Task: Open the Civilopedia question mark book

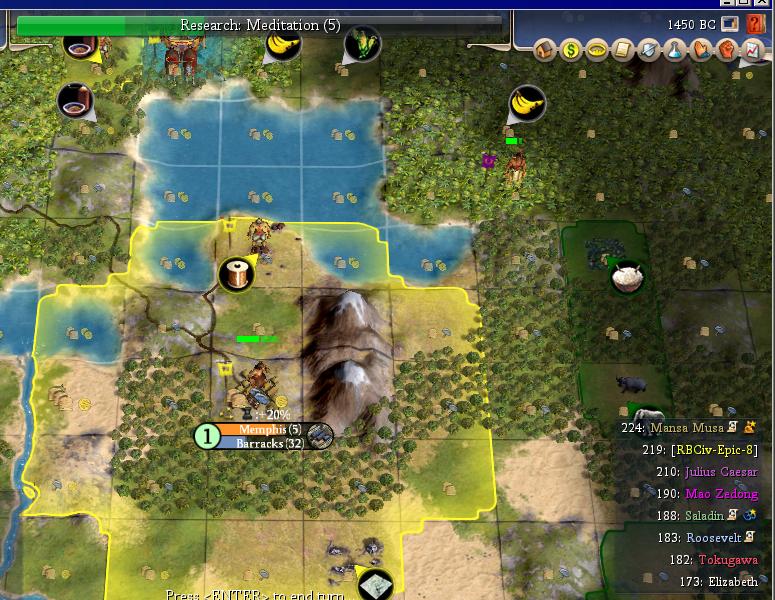Action: (x=755, y=24)
